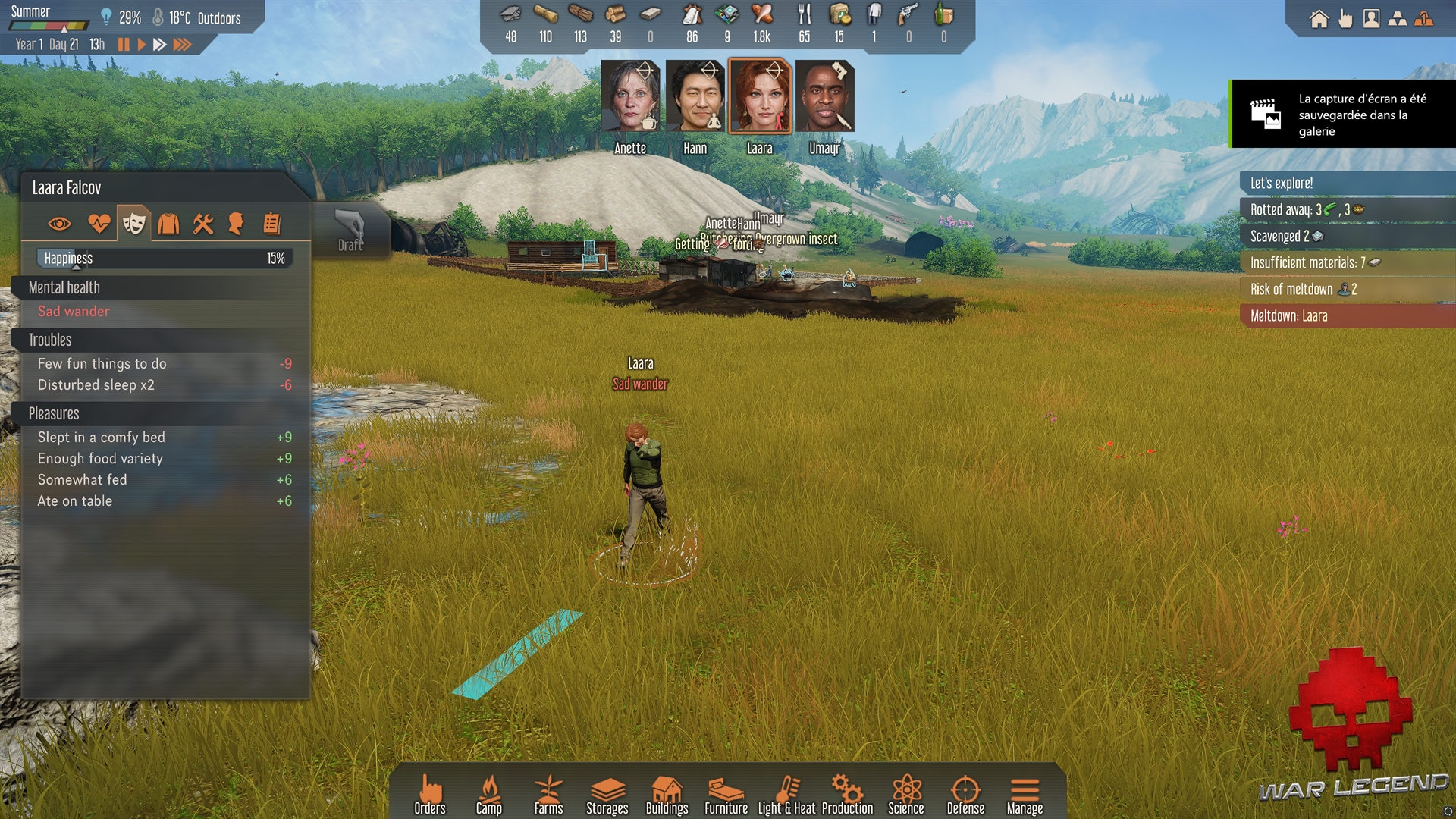Open the Manage menu
This screenshot has height=819, width=1456.
(x=1025, y=795)
